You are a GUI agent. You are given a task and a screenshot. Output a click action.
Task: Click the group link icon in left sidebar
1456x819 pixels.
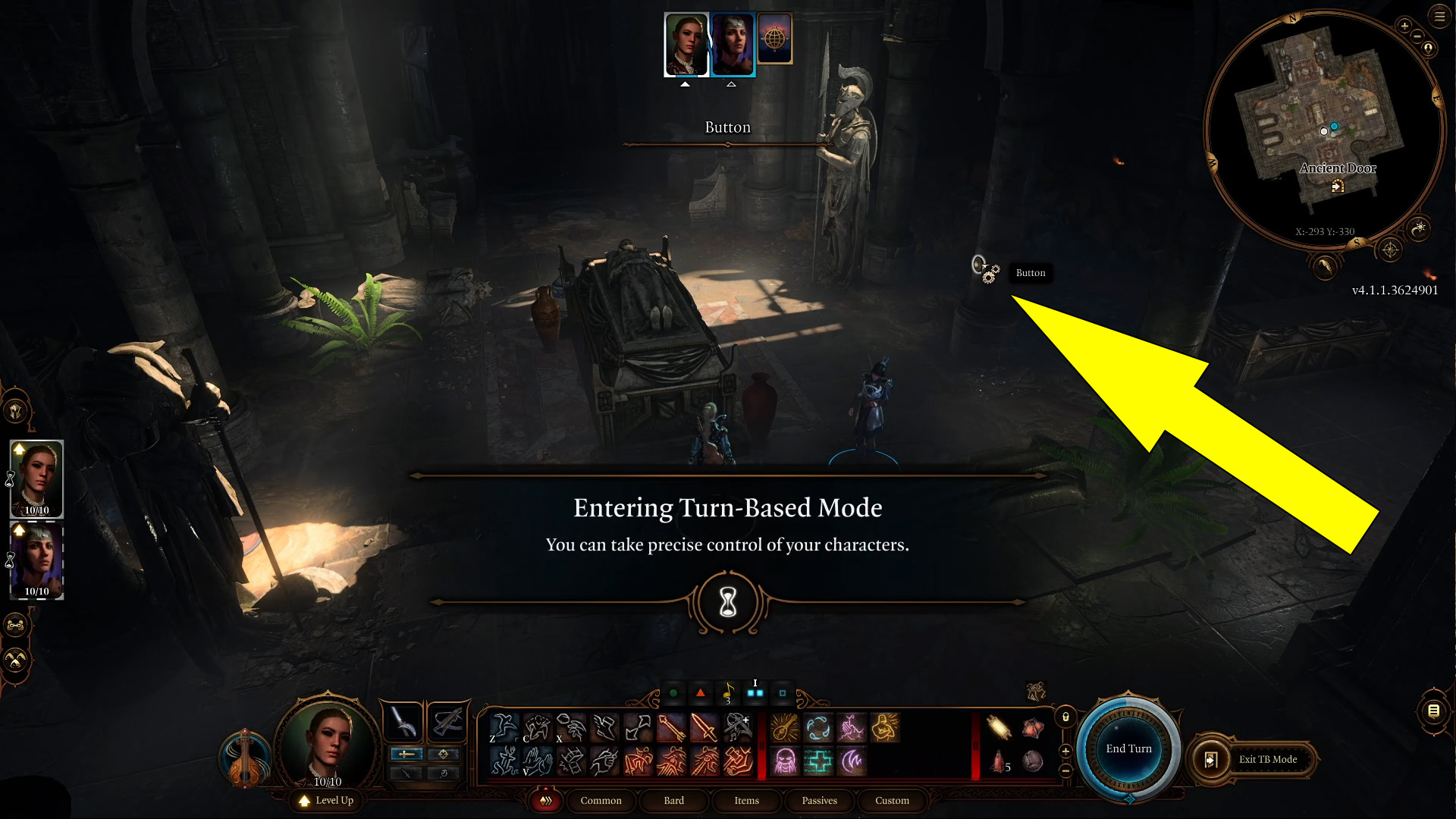tap(15, 625)
